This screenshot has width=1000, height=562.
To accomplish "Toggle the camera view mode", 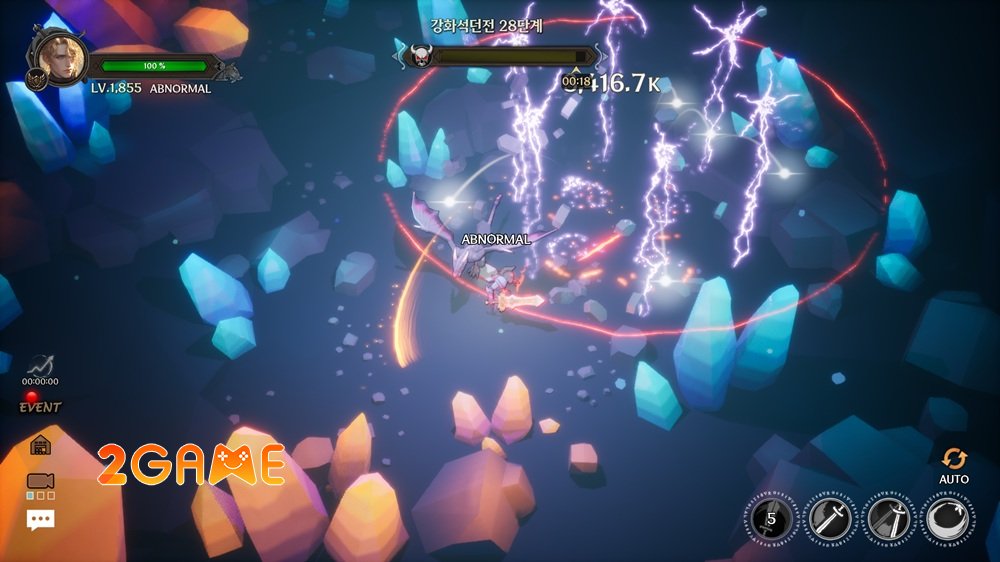I will 41,484.
